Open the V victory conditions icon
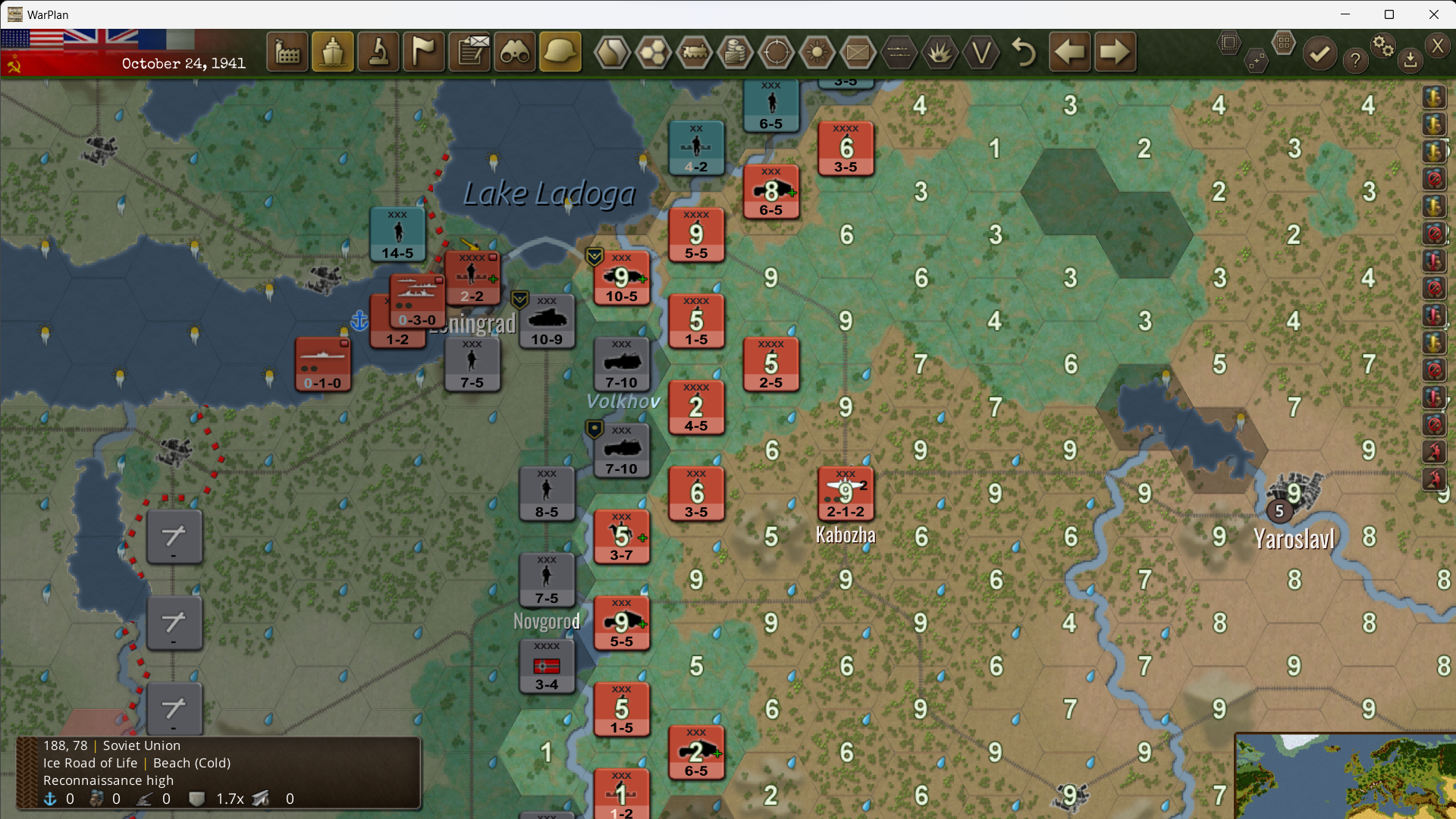The height and width of the screenshot is (819, 1456). (x=981, y=52)
